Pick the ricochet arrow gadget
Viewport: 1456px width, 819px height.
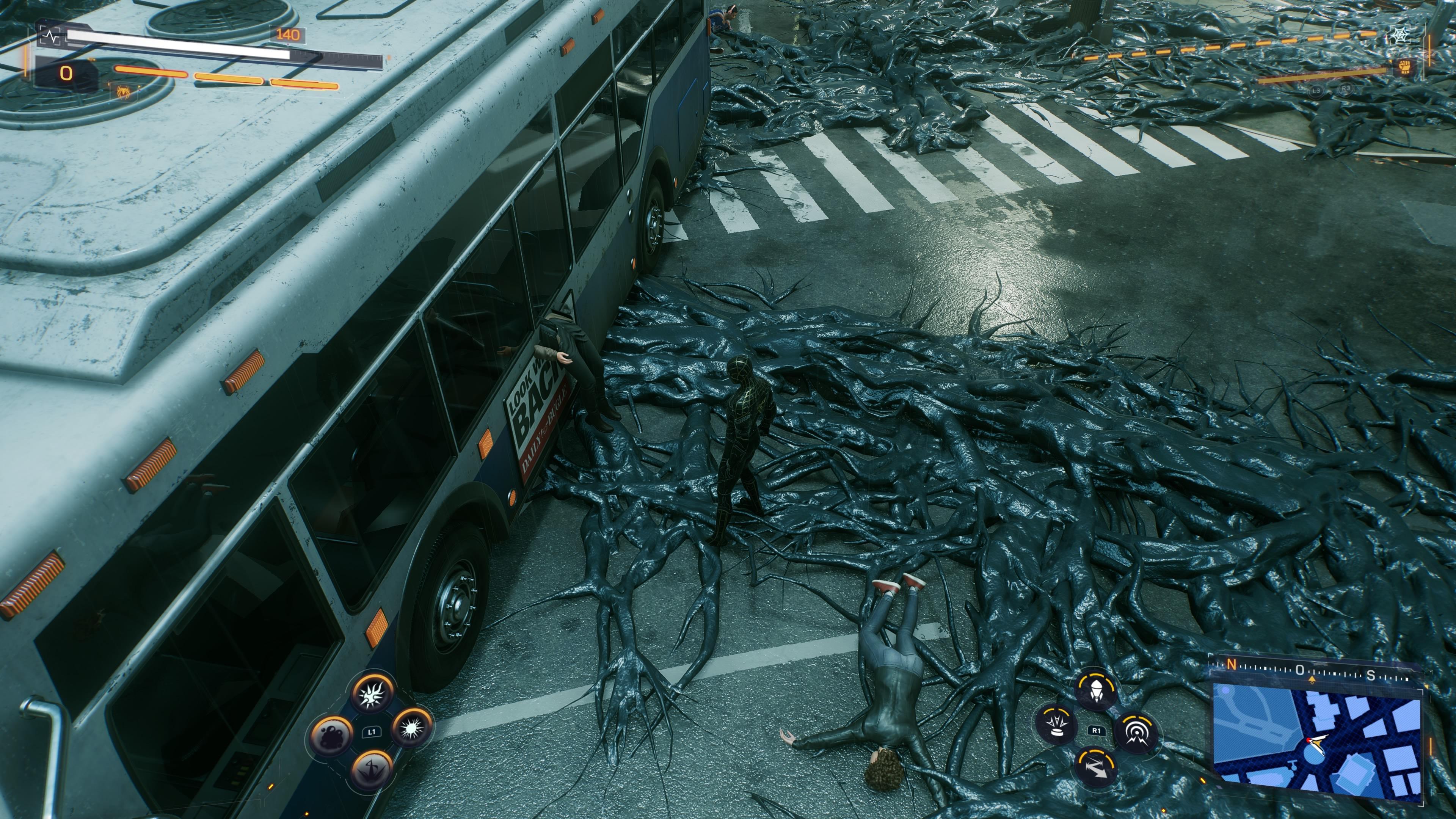coord(1096,767)
